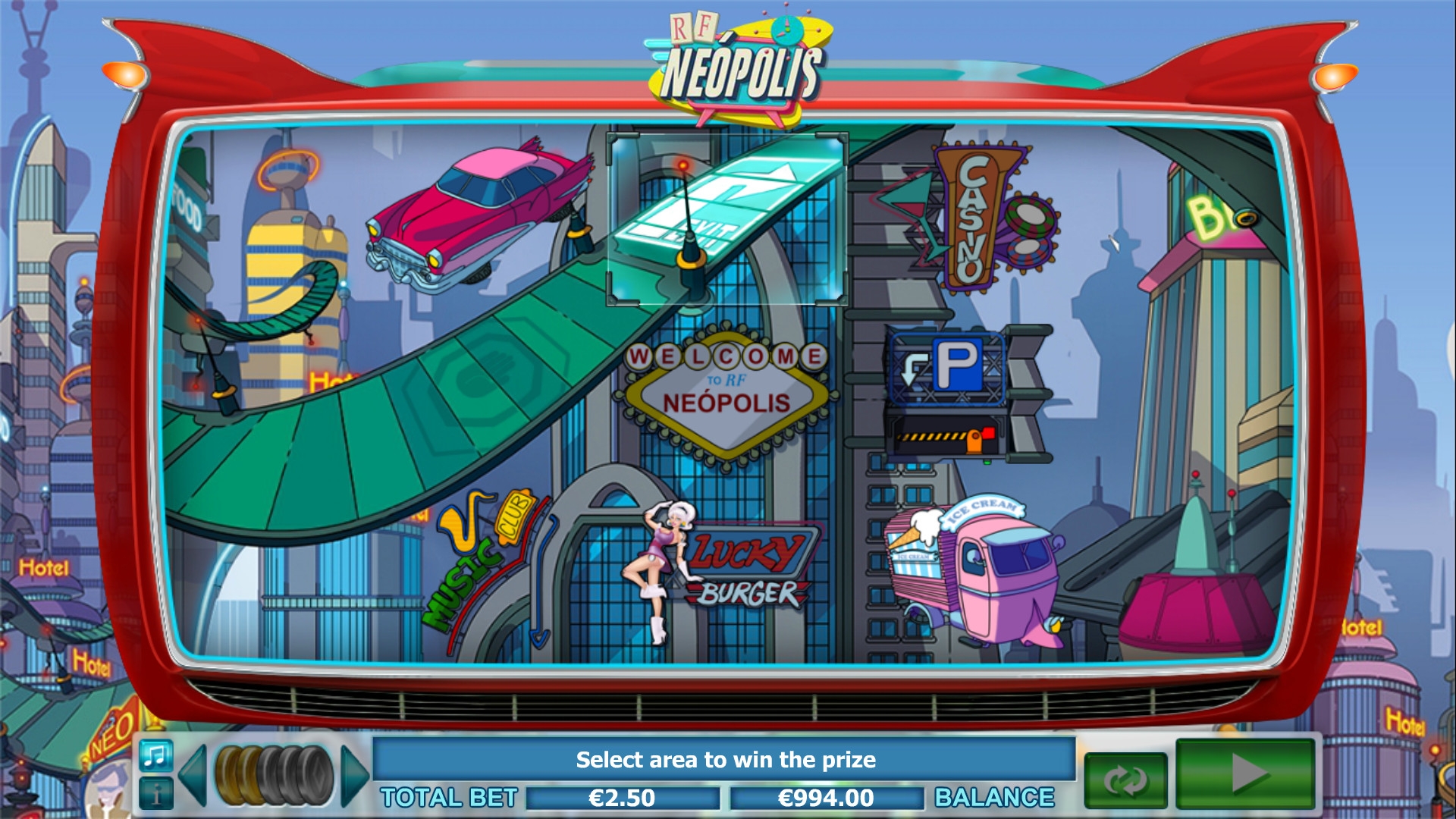Activate the autoplay looping arrows button
The width and height of the screenshot is (1456, 819).
[x=1125, y=780]
